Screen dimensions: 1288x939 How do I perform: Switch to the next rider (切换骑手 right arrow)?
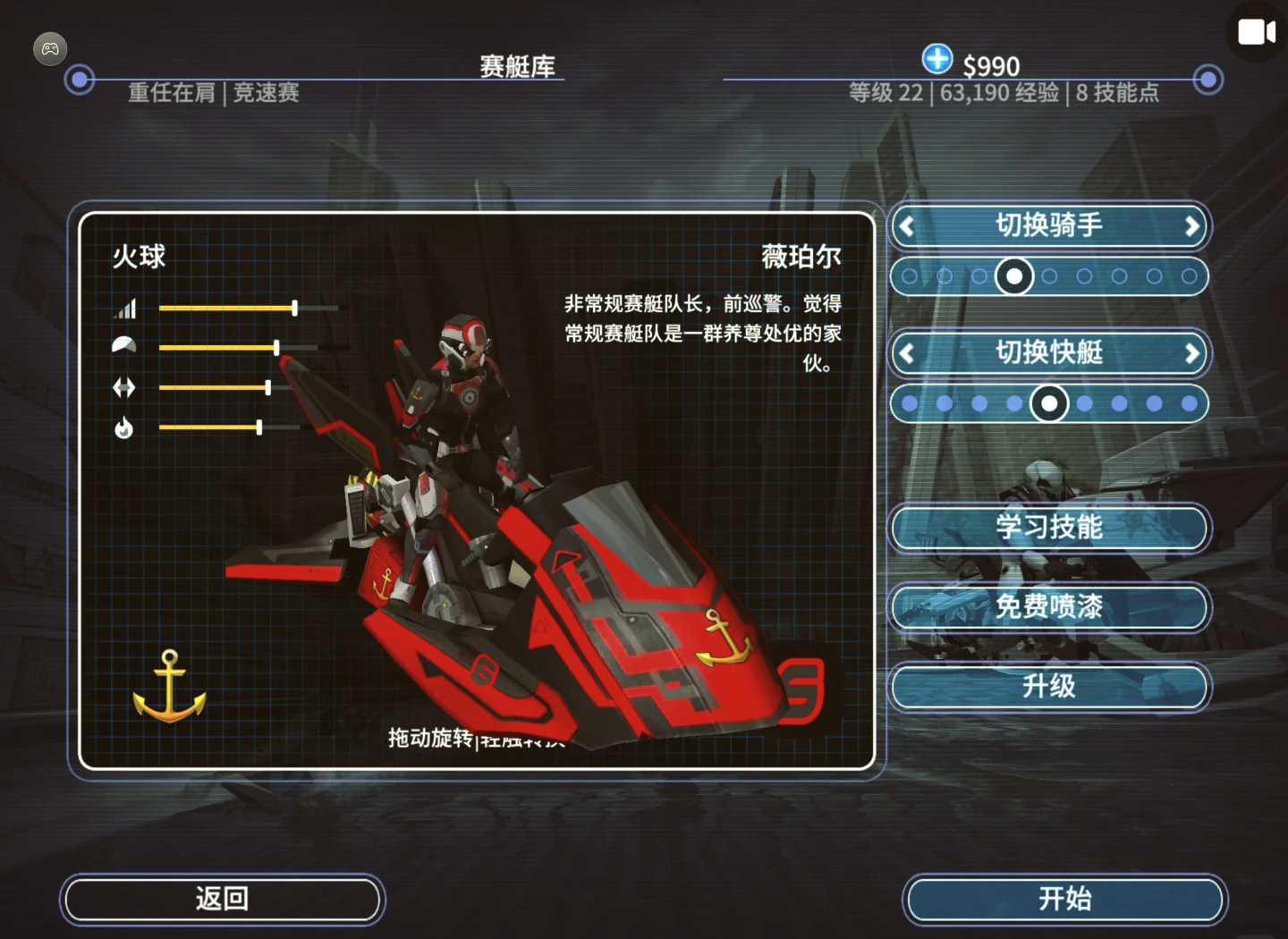tap(1191, 226)
